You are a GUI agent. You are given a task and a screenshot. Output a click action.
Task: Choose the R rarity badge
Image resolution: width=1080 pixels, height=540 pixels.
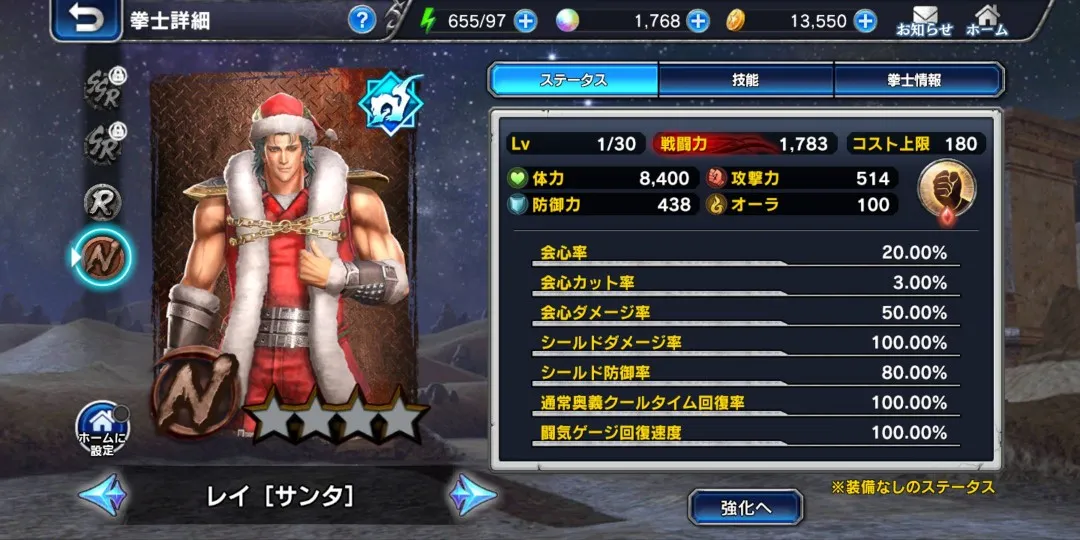click(101, 201)
